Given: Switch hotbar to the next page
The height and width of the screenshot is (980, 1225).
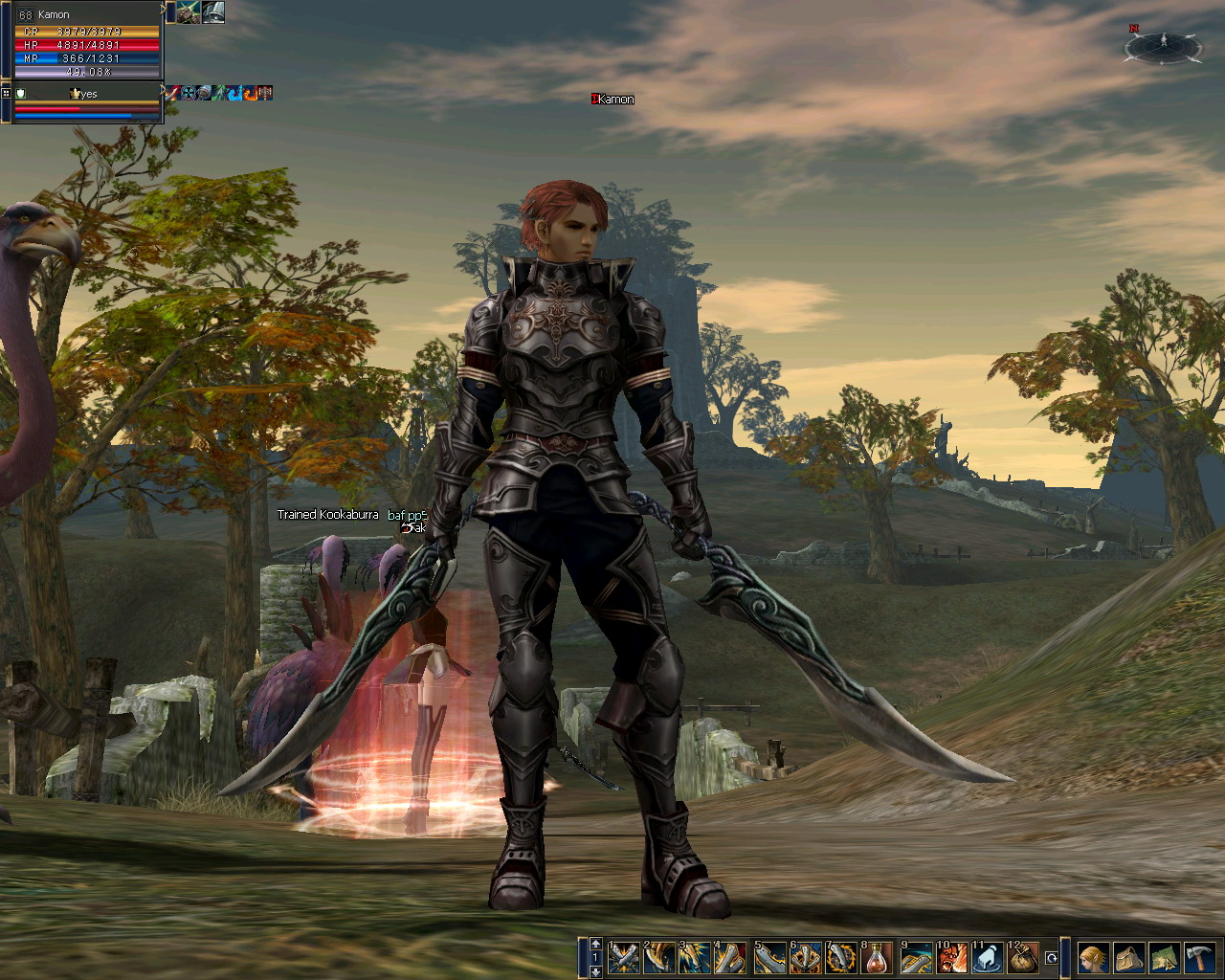Looking at the screenshot, I should click(595, 971).
